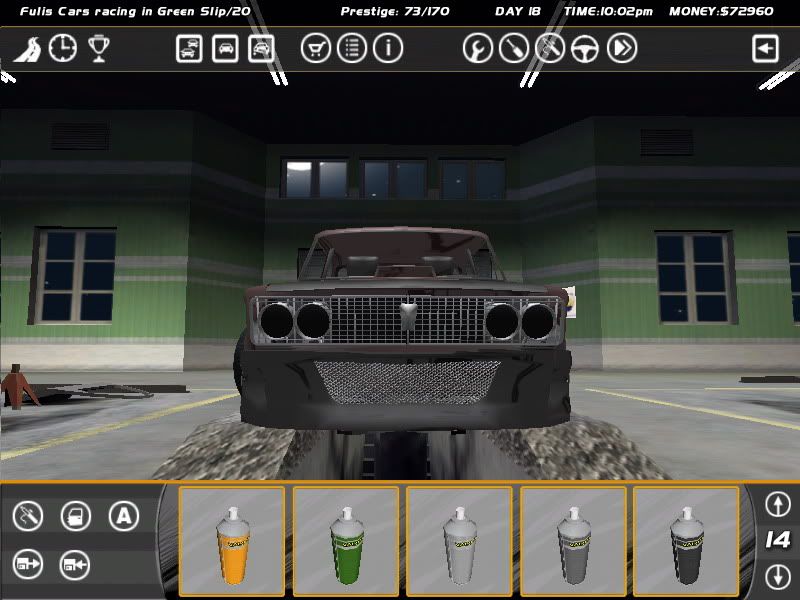Viewport: 800px width, 600px height.
Task: Choose the green spray paint can
Action: click(346, 541)
